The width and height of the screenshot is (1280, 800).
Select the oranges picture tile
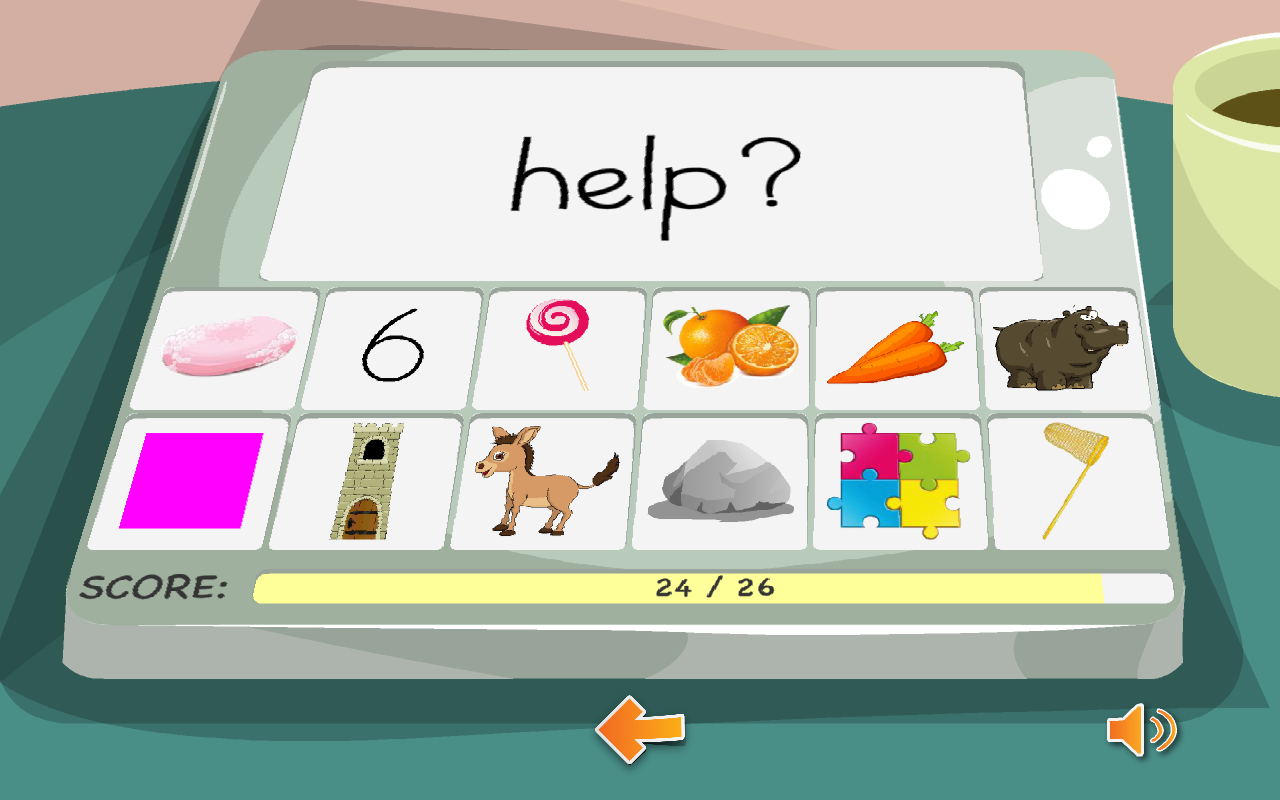point(729,346)
